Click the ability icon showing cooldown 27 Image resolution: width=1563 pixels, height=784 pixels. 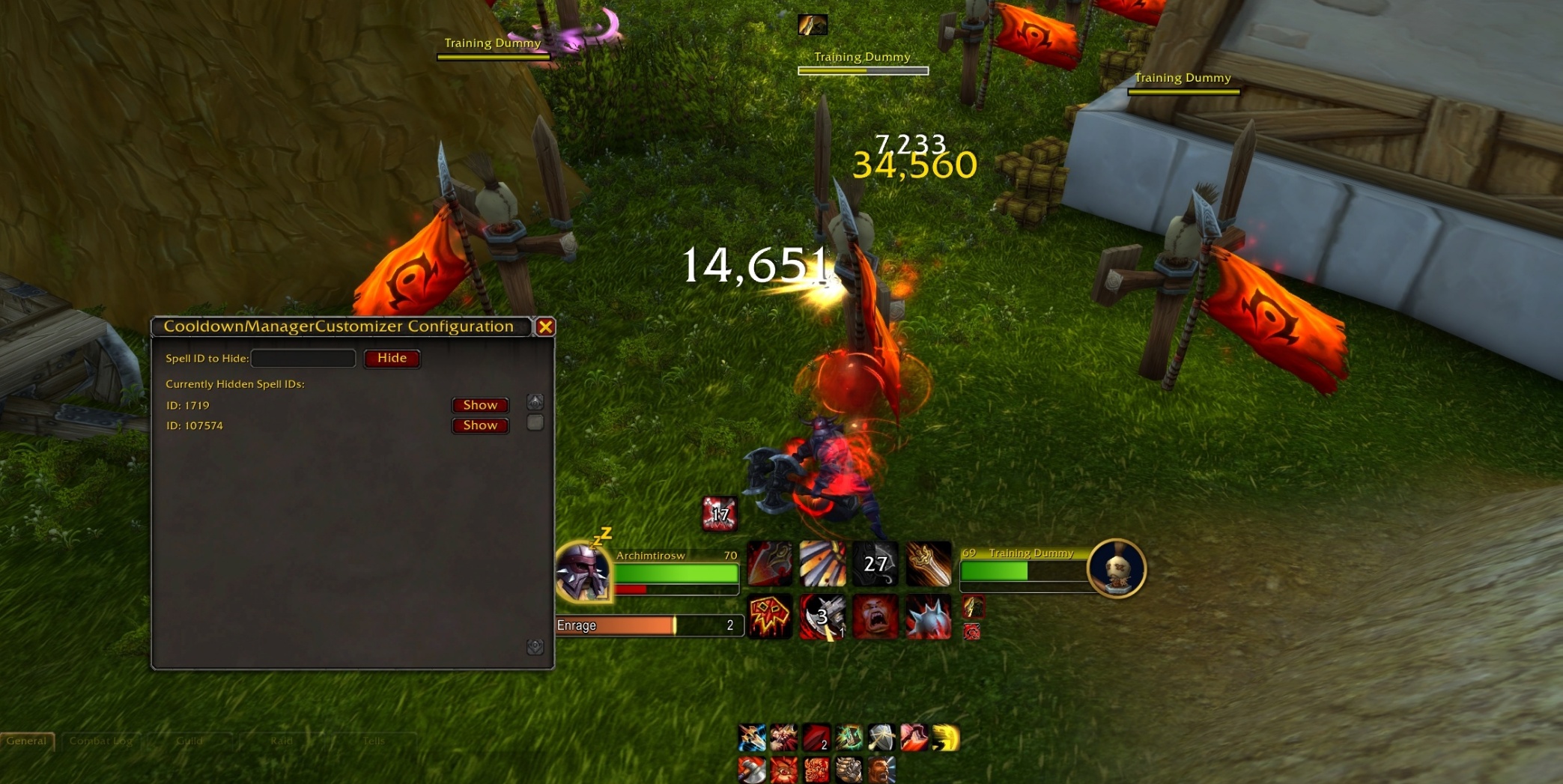tap(875, 564)
